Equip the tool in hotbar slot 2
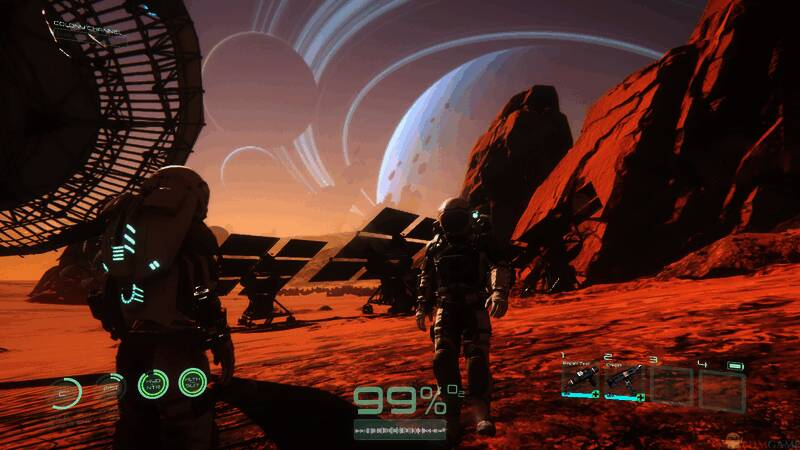This screenshot has width=800, height=450. pos(624,381)
